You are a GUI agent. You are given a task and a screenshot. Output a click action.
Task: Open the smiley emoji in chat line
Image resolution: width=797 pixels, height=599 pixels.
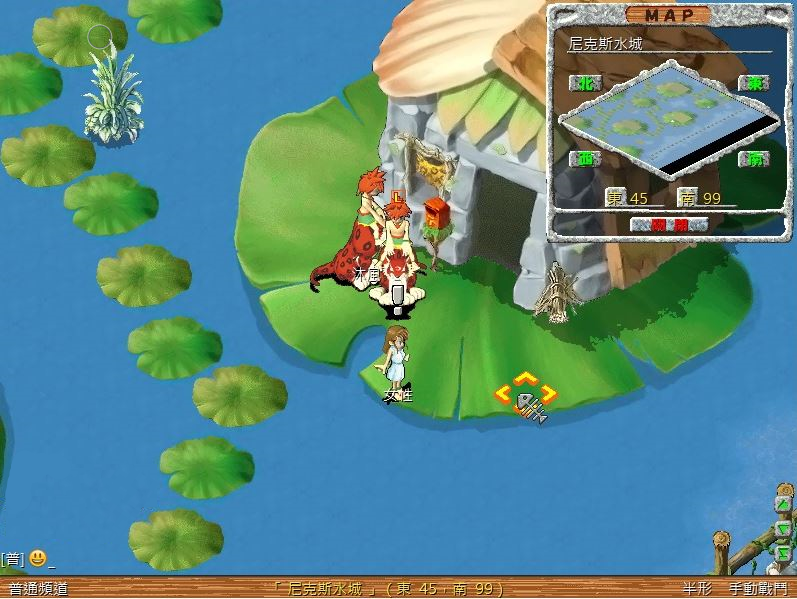pyautogui.click(x=37, y=558)
